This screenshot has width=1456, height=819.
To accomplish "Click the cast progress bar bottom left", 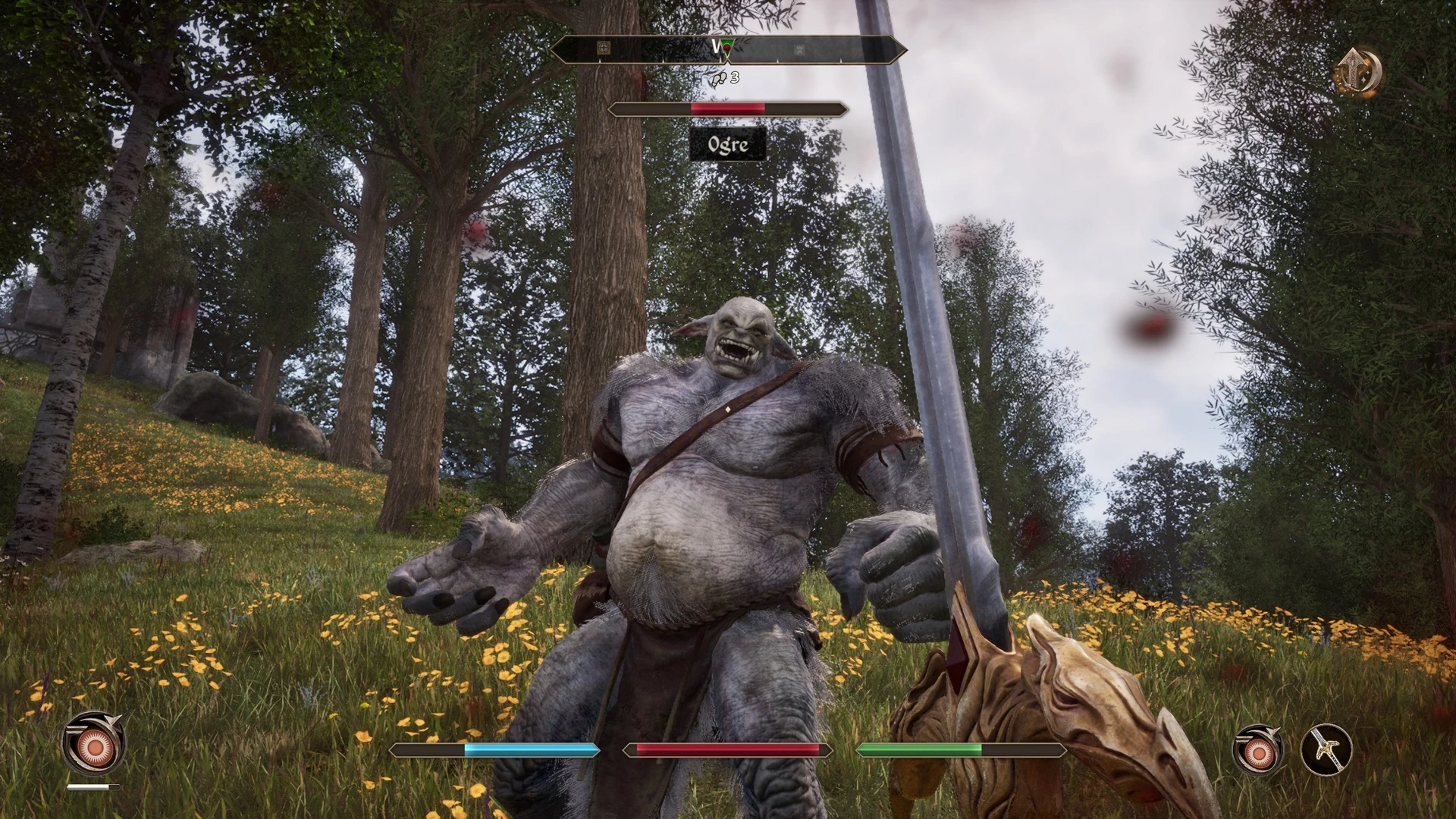I will point(96,787).
